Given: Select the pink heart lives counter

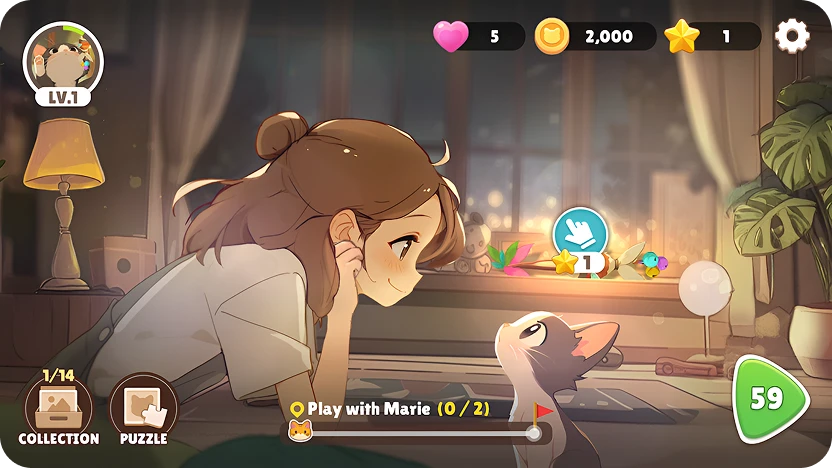Looking at the screenshot, I should (478, 37).
